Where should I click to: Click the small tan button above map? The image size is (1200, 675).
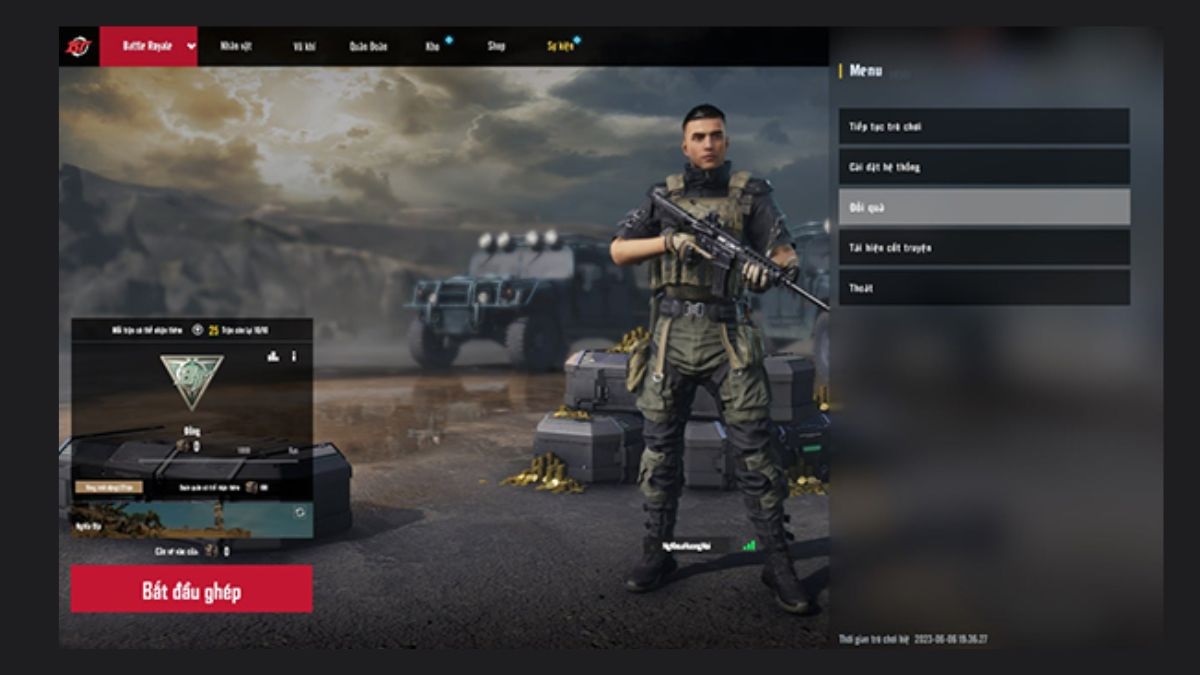pyautogui.click(x=108, y=487)
